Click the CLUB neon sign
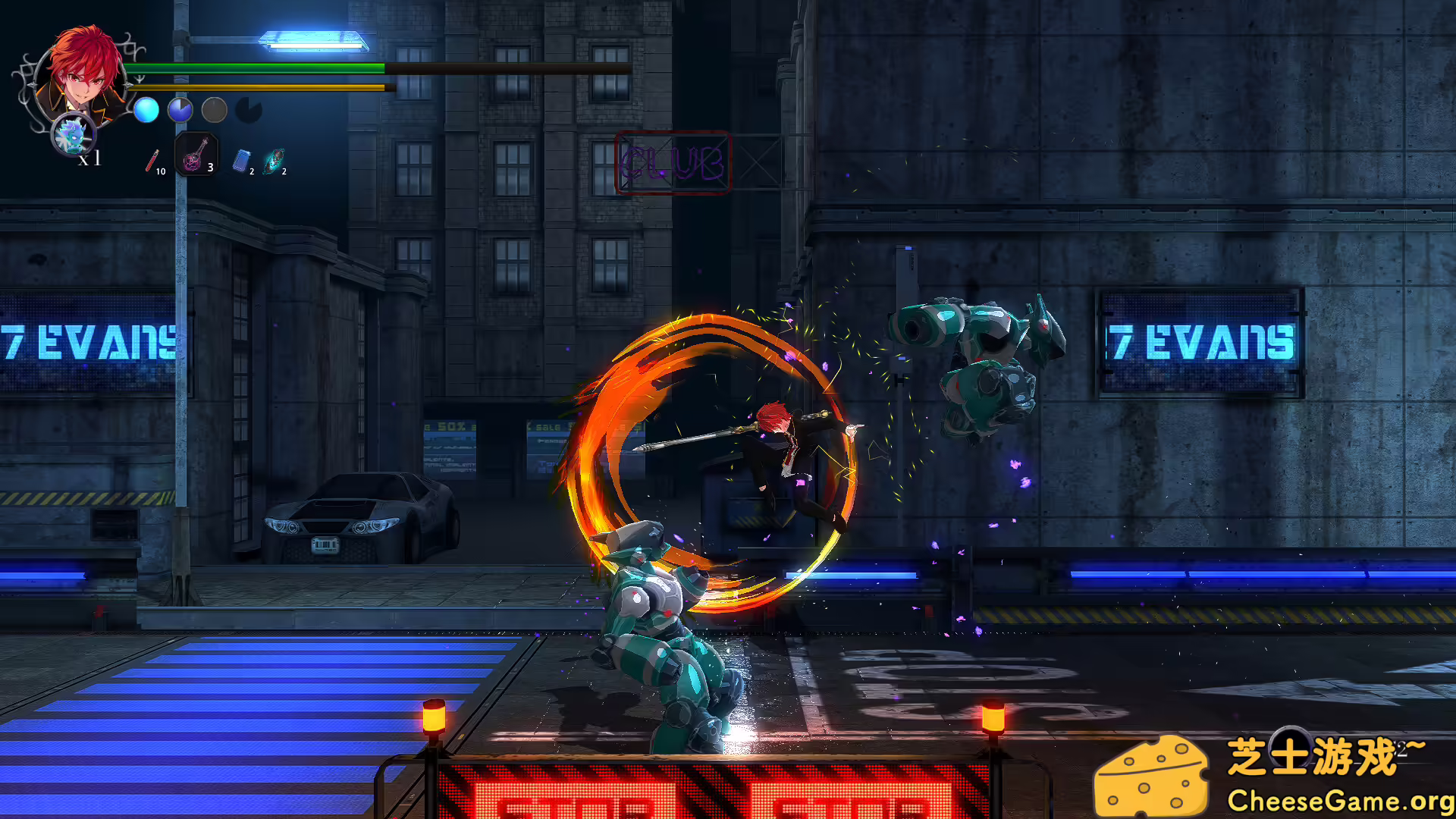Image resolution: width=1456 pixels, height=819 pixels. 673,159
